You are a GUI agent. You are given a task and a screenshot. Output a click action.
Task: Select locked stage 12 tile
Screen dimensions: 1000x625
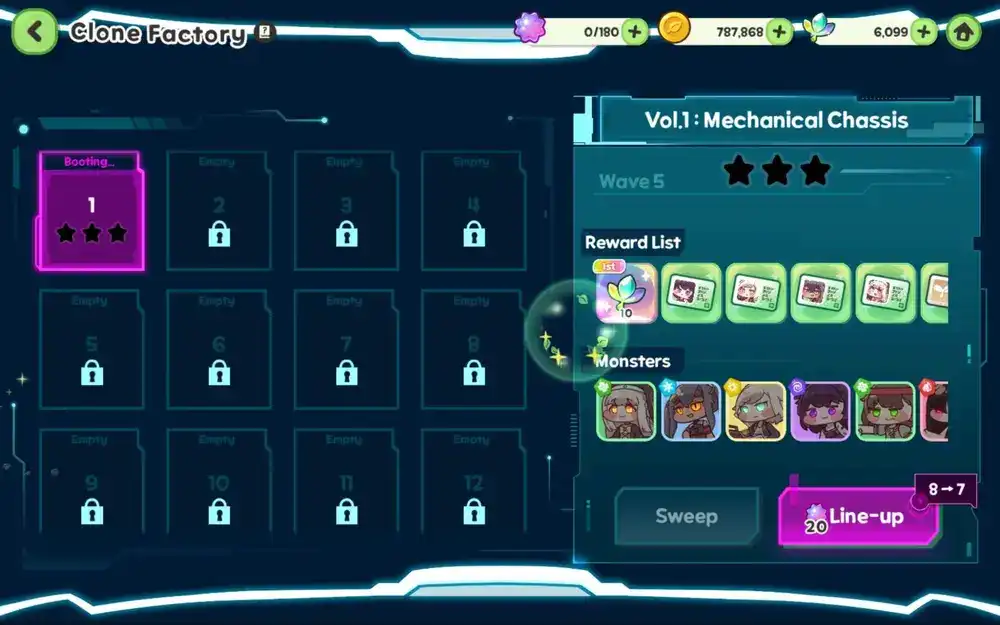[x=474, y=489]
